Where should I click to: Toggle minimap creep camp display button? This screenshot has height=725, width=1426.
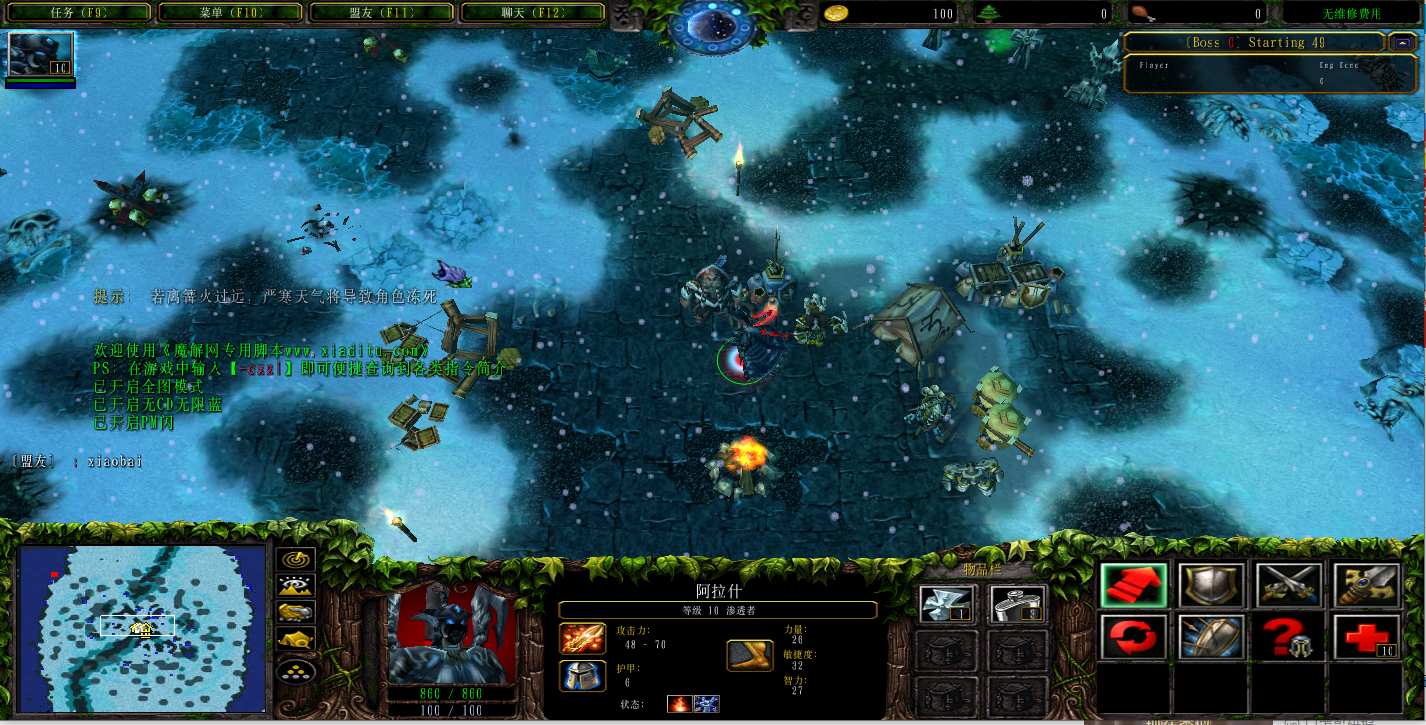click(x=296, y=639)
